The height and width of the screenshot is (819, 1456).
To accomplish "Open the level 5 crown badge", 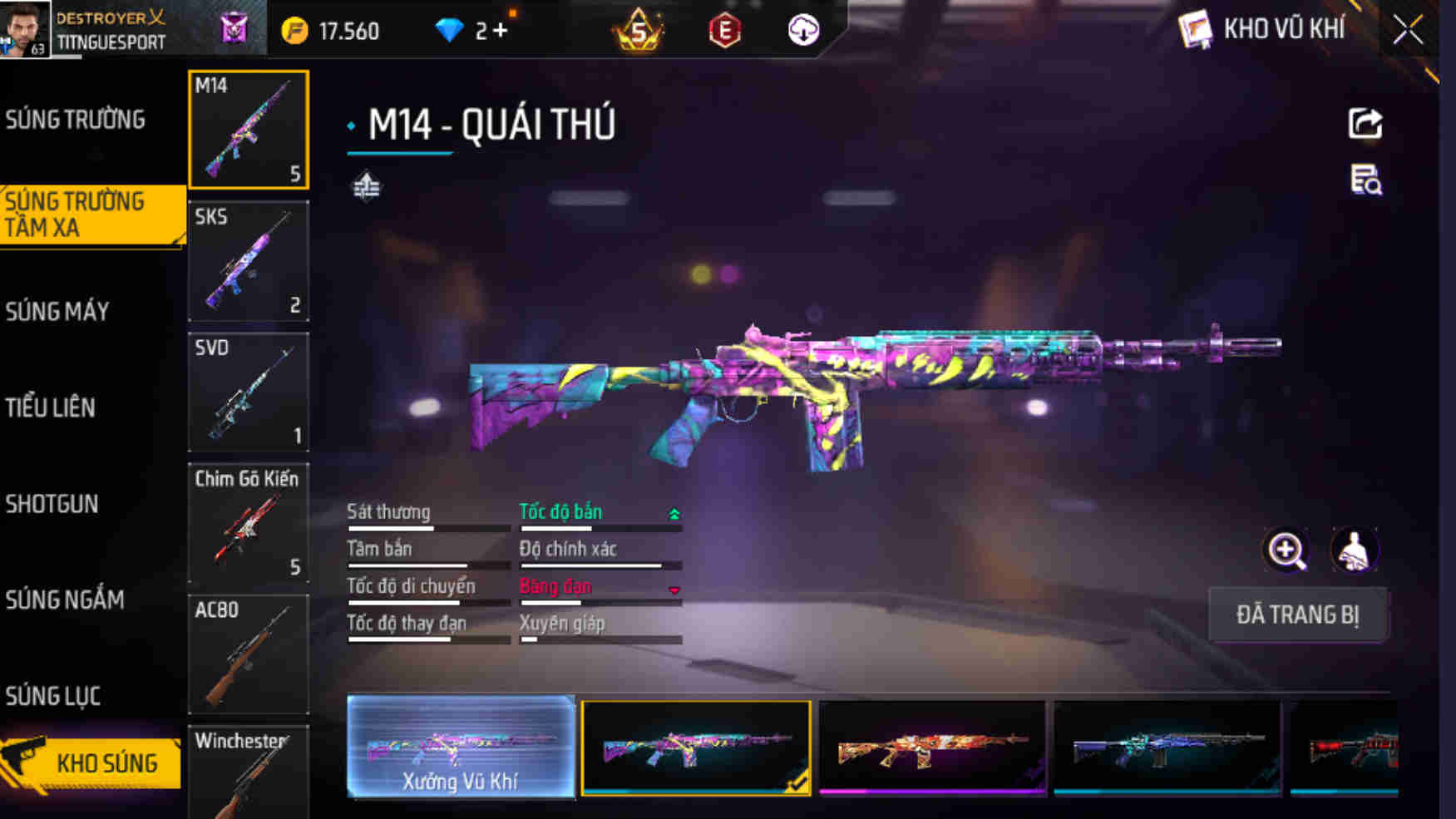I will pyautogui.click(x=639, y=30).
